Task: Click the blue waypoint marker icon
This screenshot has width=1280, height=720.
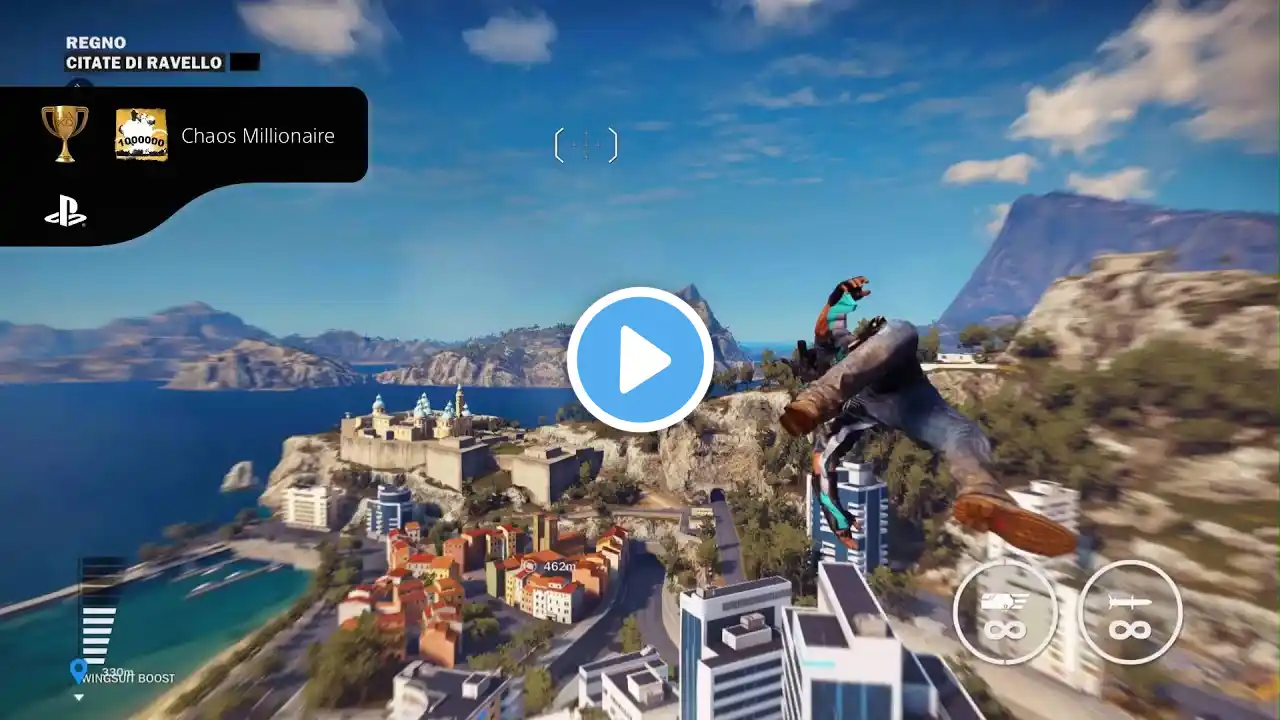Action: pyautogui.click(x=79, y=670)
